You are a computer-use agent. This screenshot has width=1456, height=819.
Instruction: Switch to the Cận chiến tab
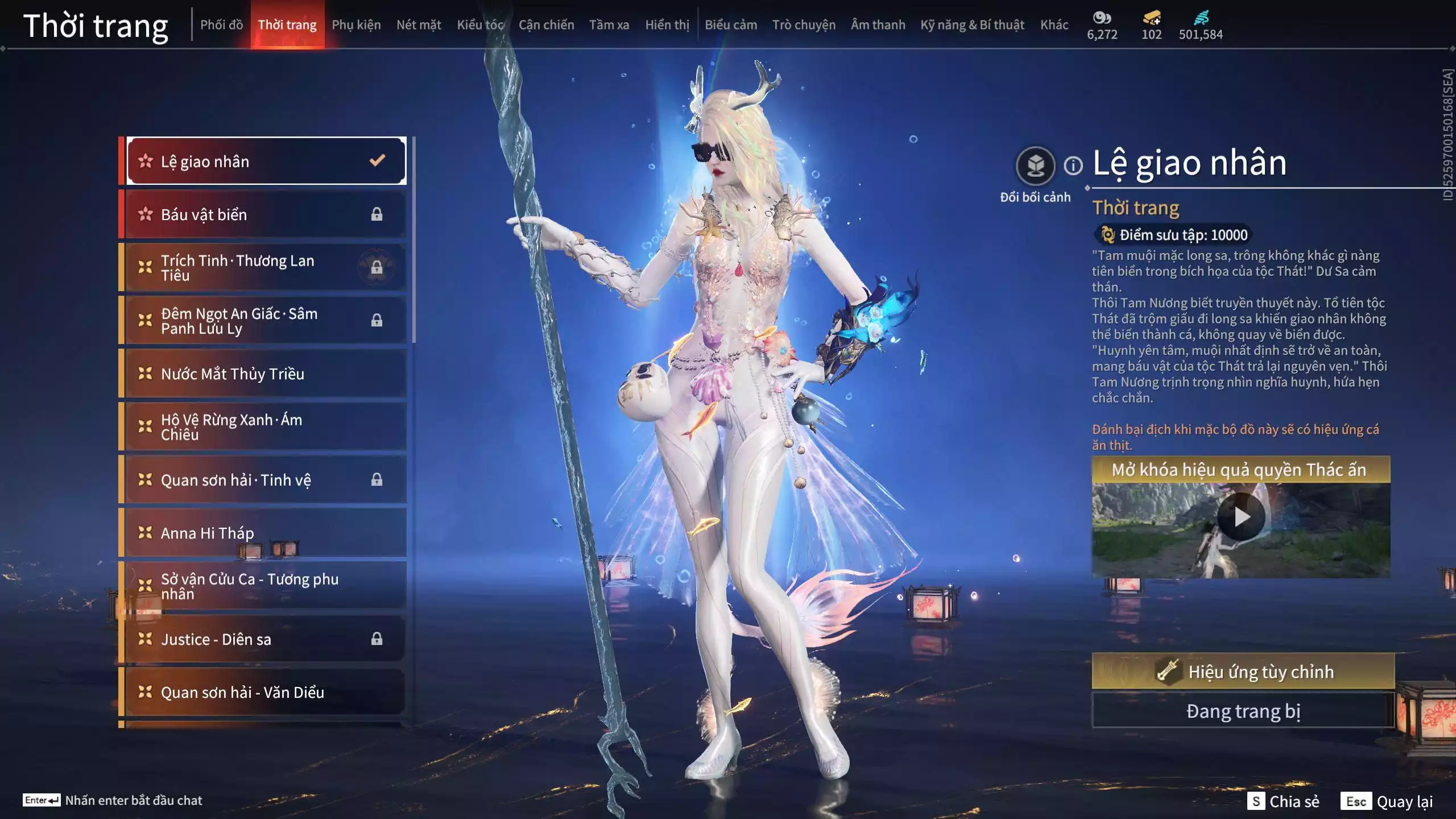[546, 25]
